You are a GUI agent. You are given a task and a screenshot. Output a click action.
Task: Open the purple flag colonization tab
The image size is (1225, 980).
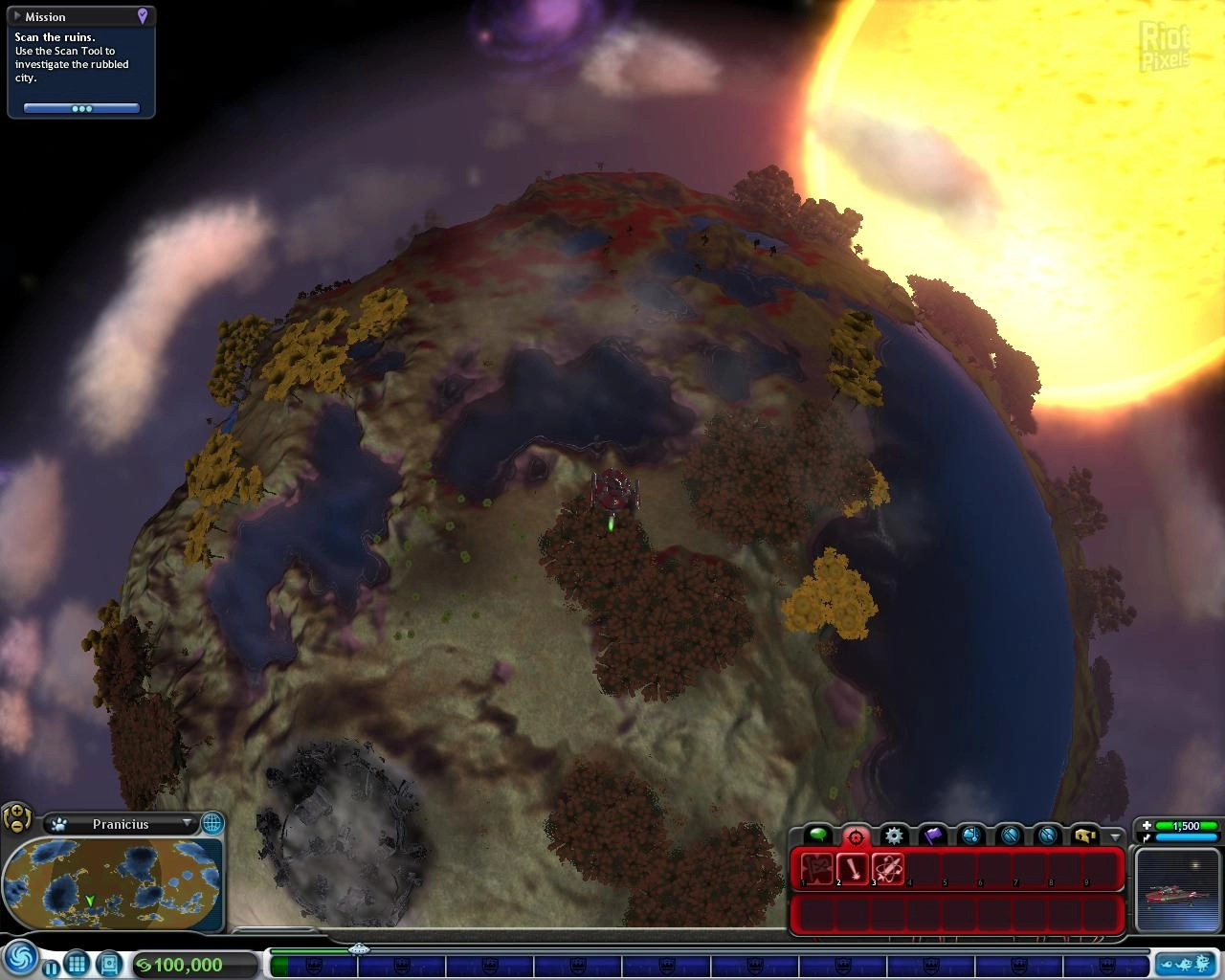(932, 835)
